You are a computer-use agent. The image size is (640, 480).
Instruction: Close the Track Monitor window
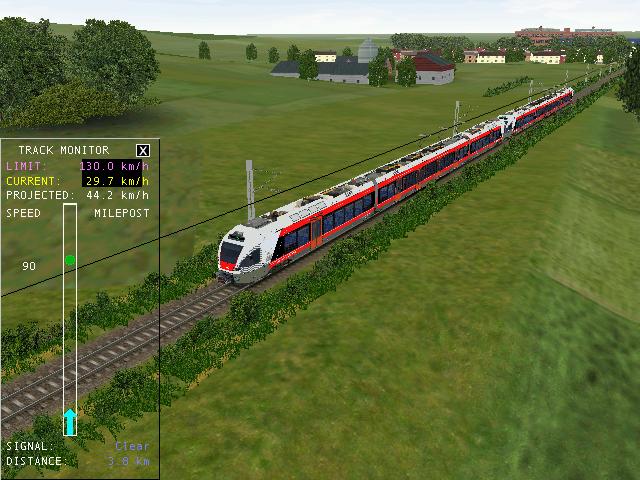[x=143, y=150]
